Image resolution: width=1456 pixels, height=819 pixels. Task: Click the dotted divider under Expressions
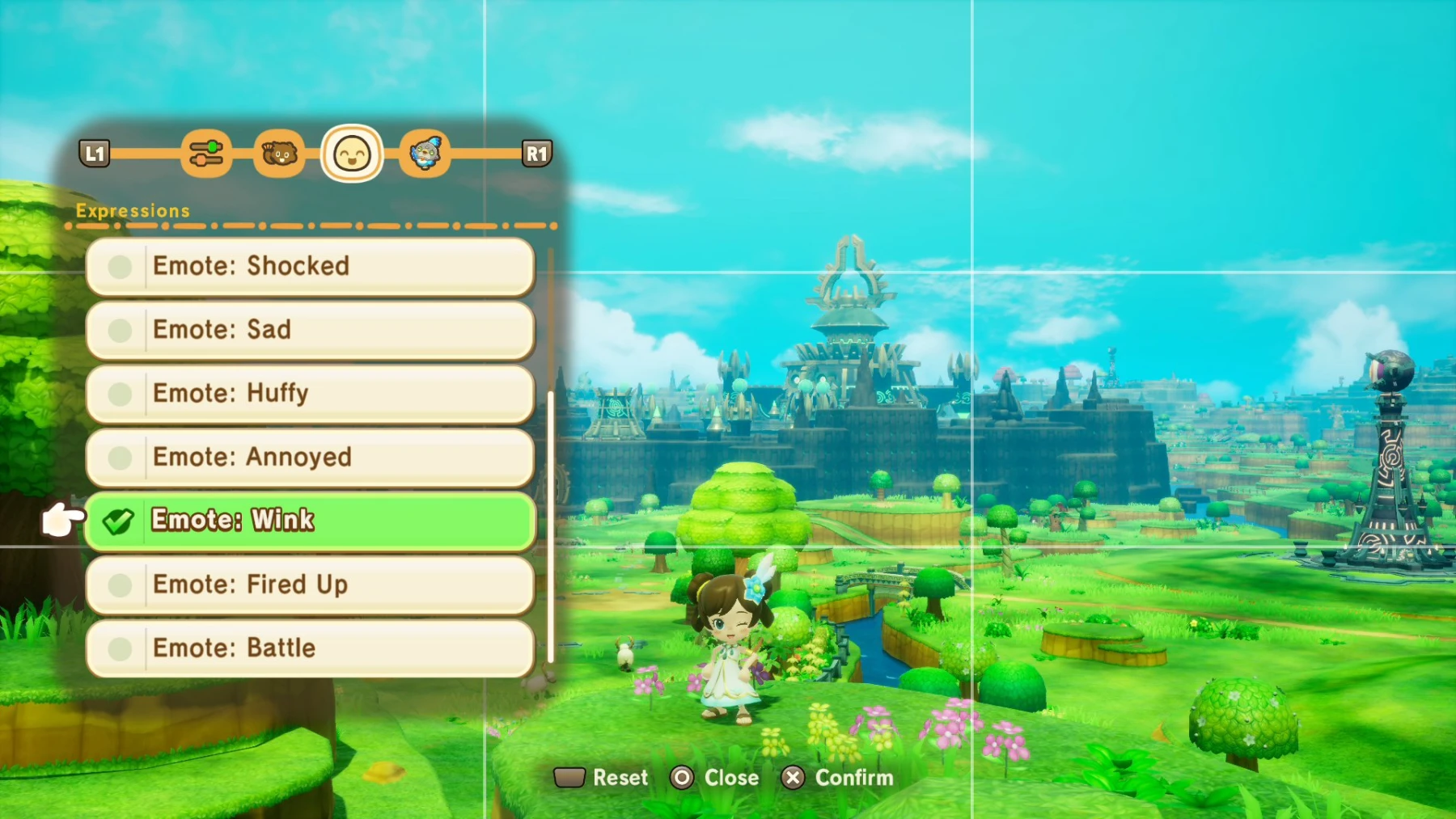click(x=310, y=227)
